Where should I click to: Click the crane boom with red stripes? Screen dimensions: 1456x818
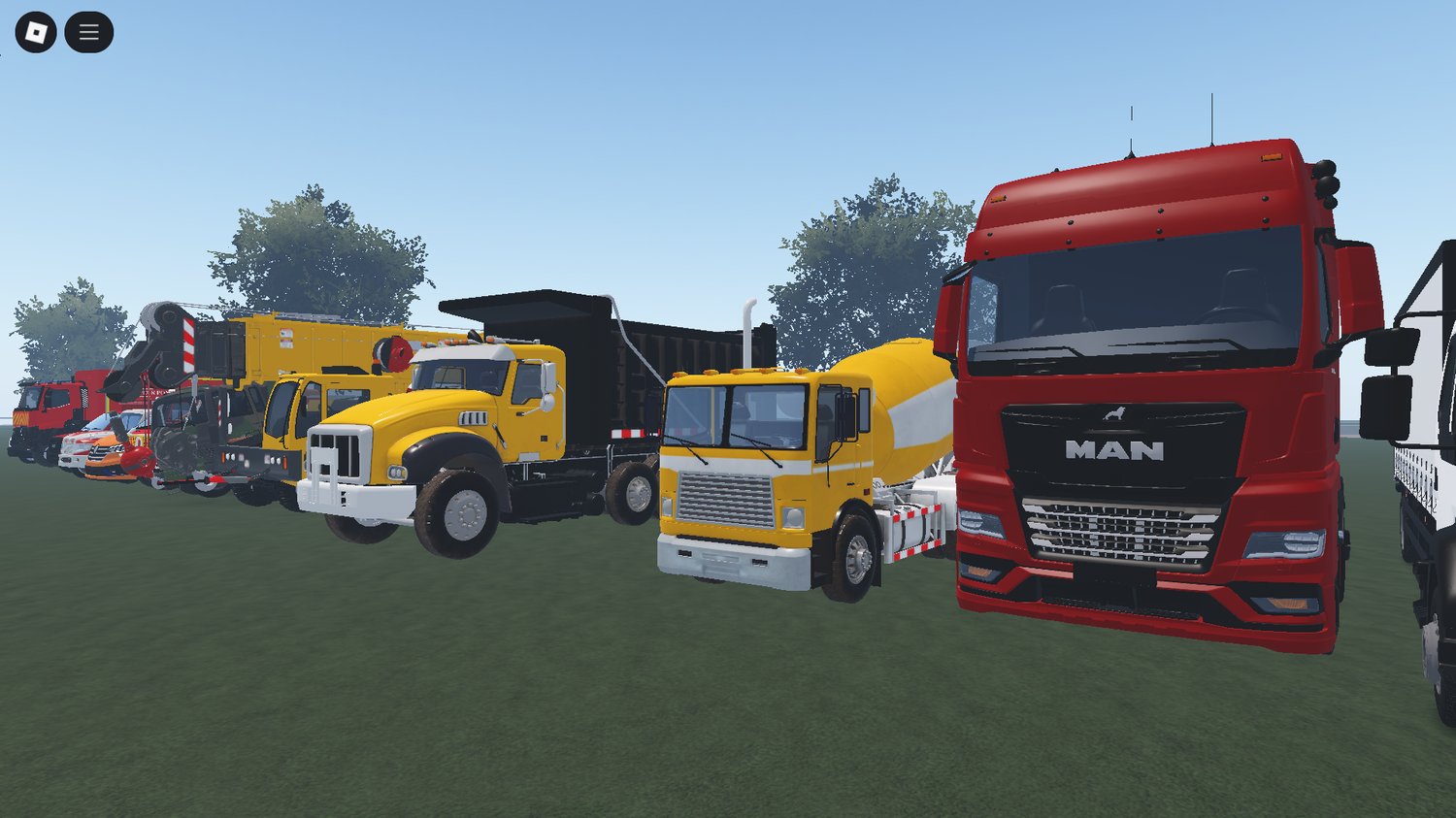pyautogui.click(x=186, y=344)
